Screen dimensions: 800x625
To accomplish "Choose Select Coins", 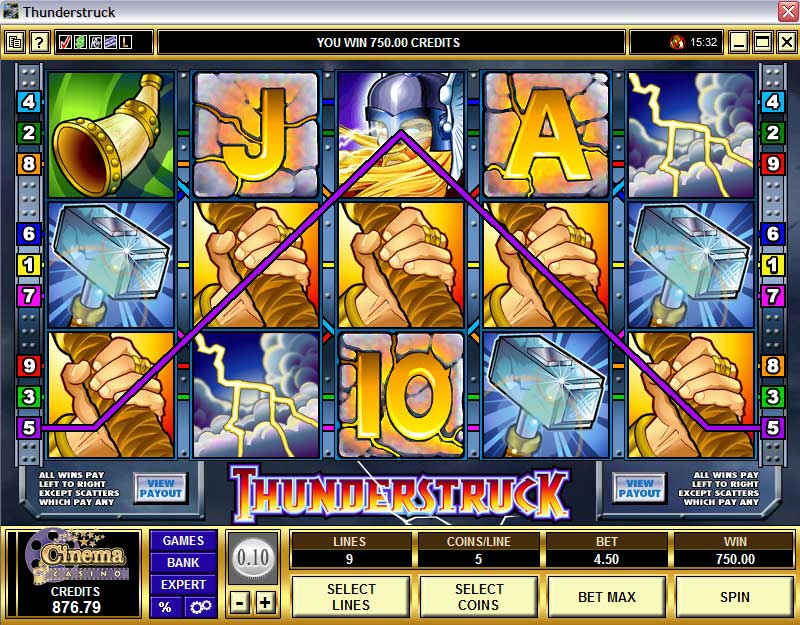I will pos(479,597).
